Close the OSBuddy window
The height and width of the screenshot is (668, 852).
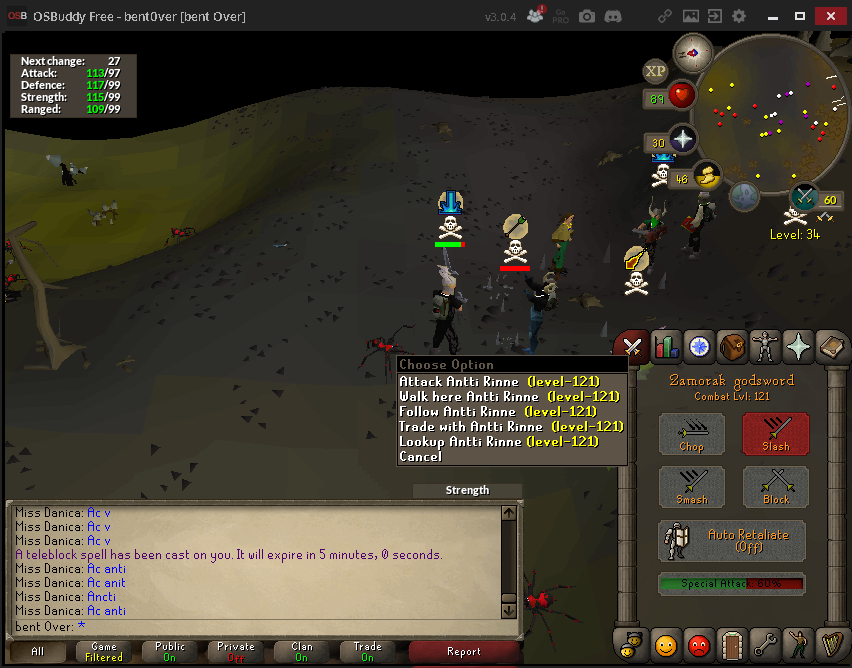tap(829, 16)
